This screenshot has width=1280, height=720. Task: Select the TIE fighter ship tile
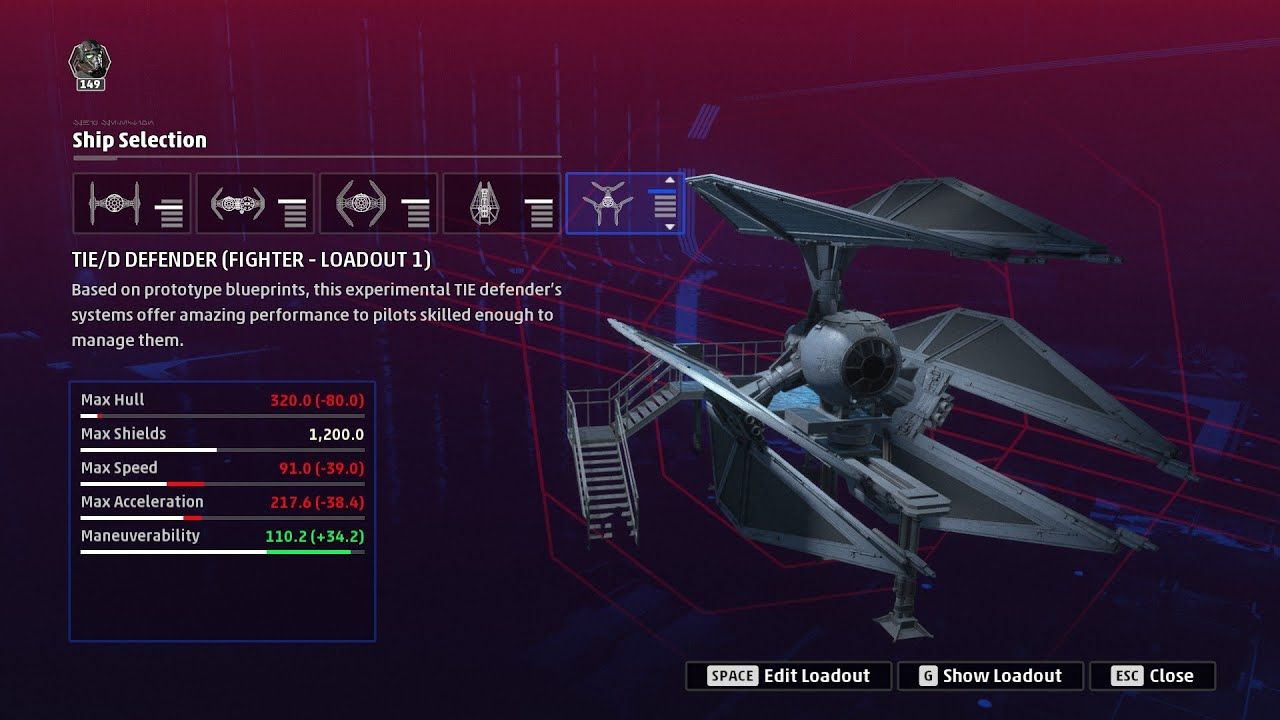pos(131,204)
